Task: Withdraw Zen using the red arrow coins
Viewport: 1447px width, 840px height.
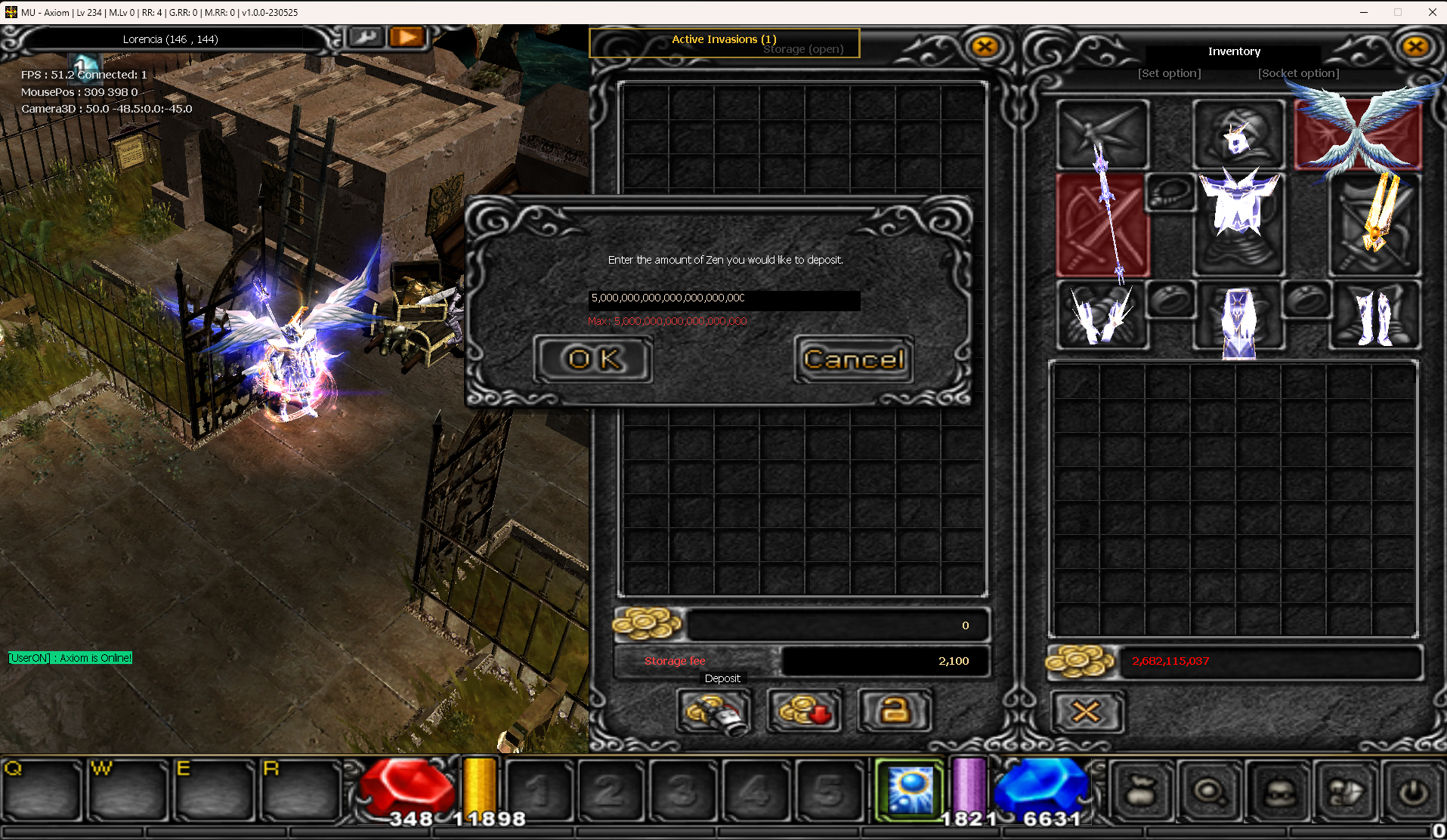Action: (805, 711)
